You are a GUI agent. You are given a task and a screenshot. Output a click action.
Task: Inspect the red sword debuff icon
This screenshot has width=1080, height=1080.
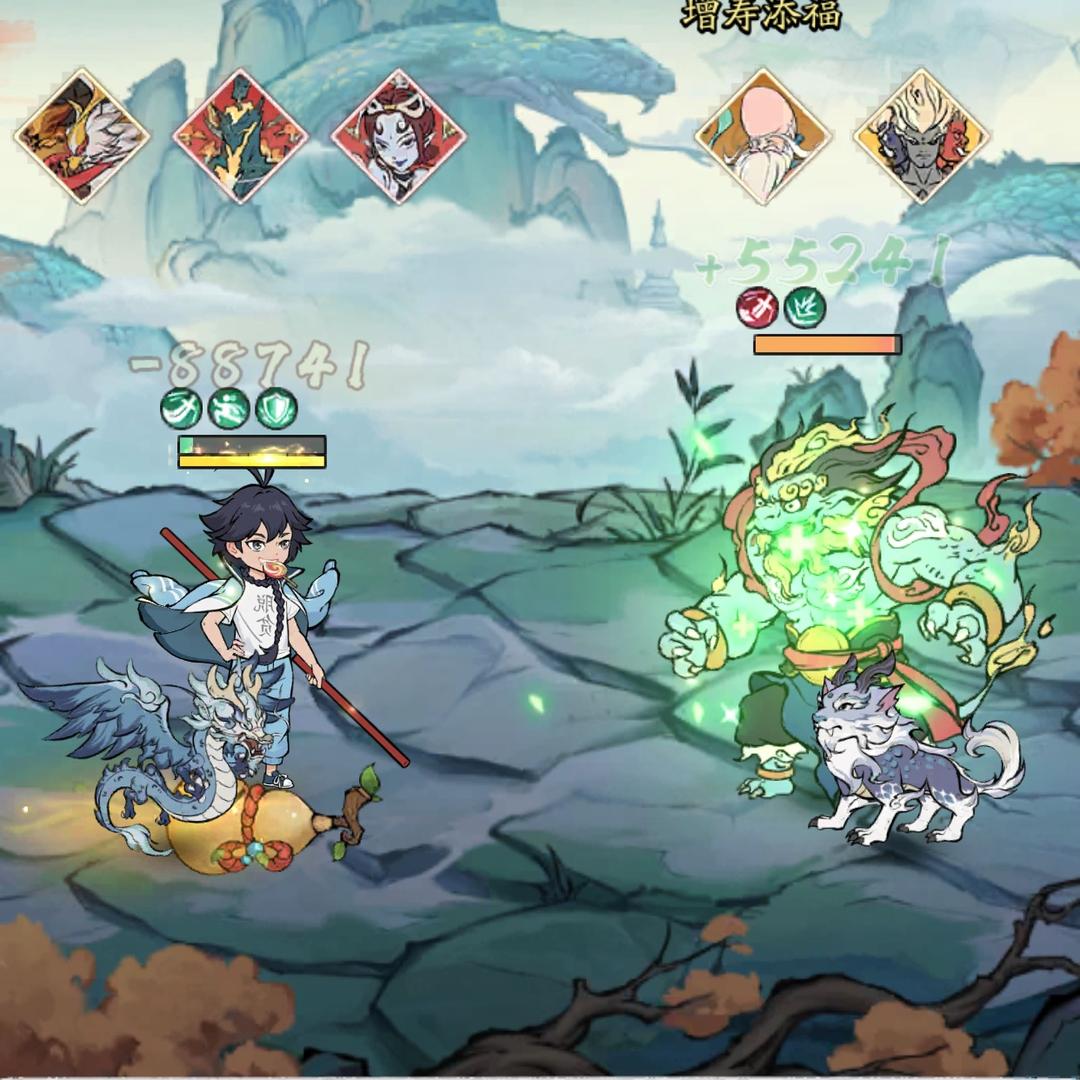tap(757, 308)
